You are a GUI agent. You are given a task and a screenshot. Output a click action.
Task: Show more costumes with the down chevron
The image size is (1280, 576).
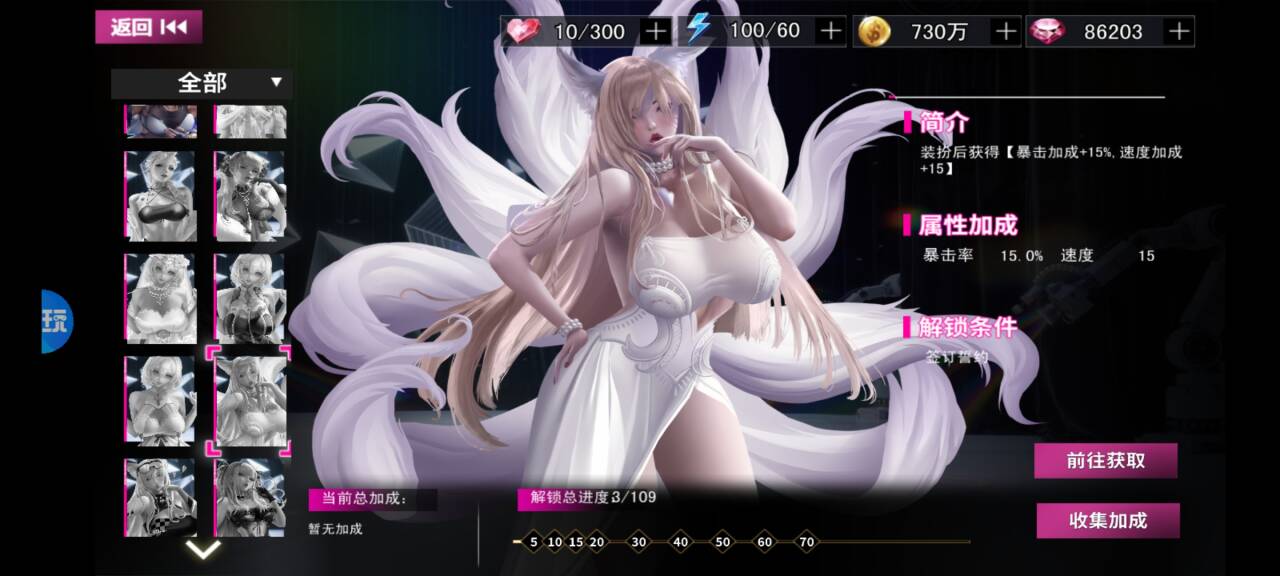click(204, 549)
